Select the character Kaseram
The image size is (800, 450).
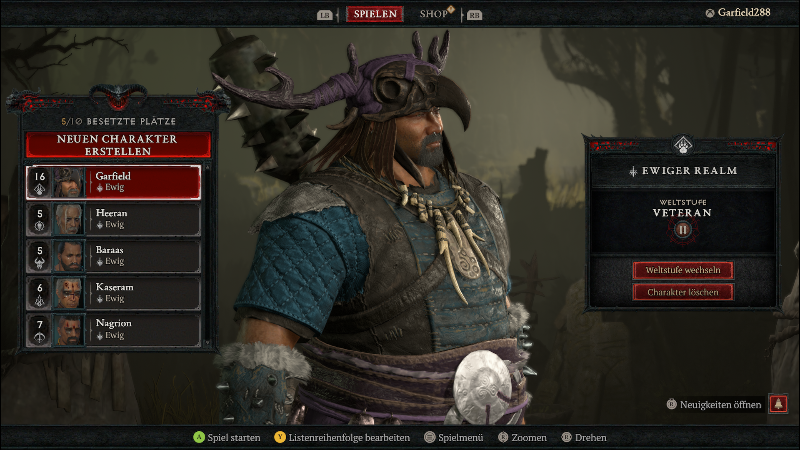(x=113, y=292)
